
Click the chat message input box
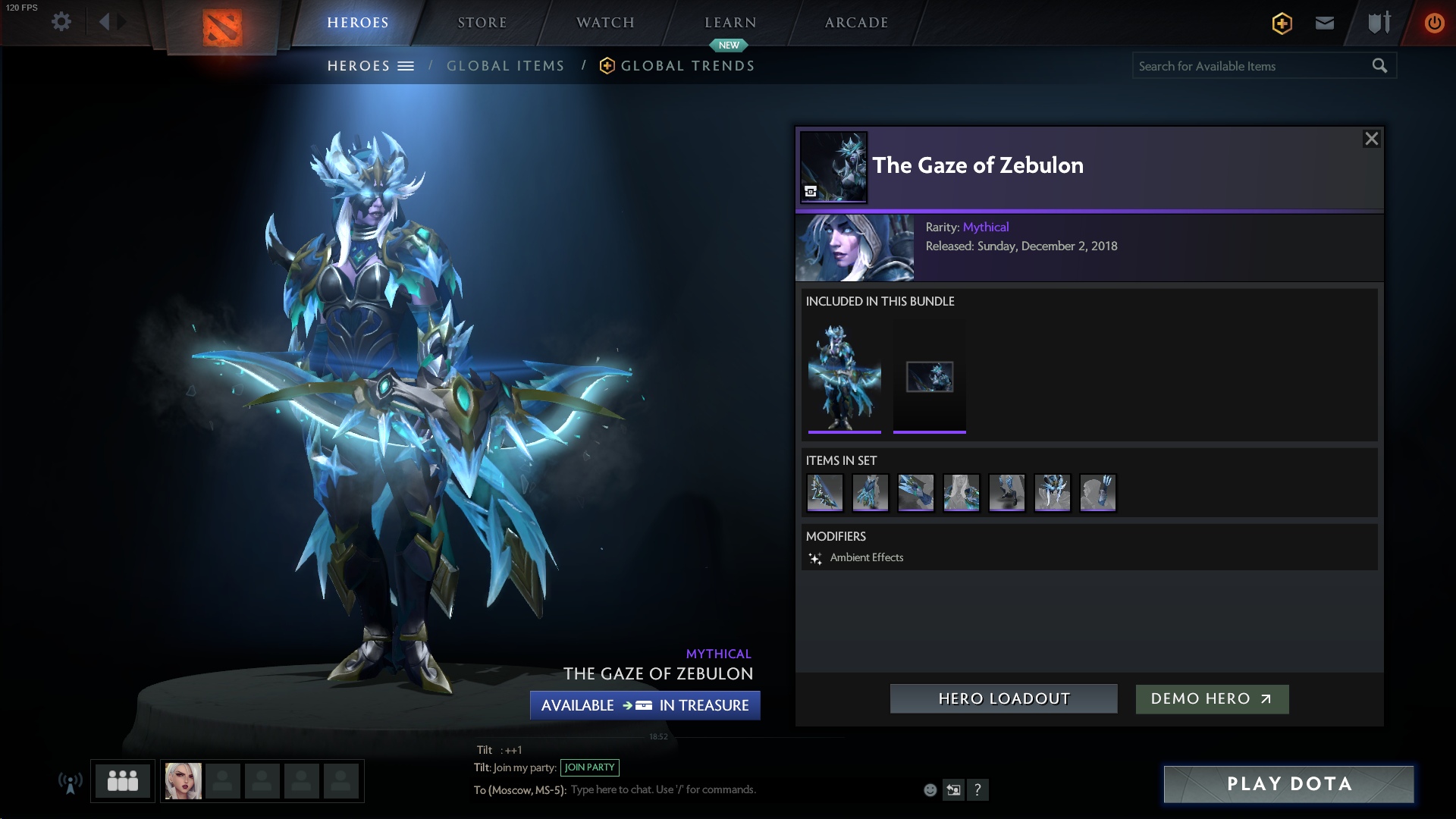pyautogui.click(x=664, y=789)
